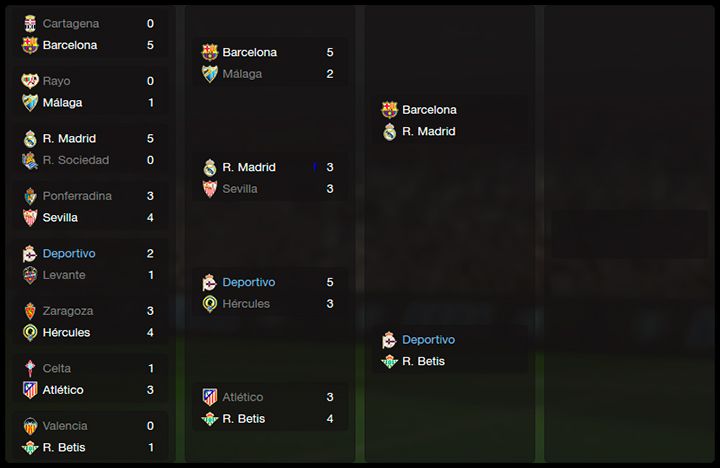Screen dimensions: 720x468
Task: Select Atlético in the R. Betis quarter-final
Action: click(x=243, y=397)
